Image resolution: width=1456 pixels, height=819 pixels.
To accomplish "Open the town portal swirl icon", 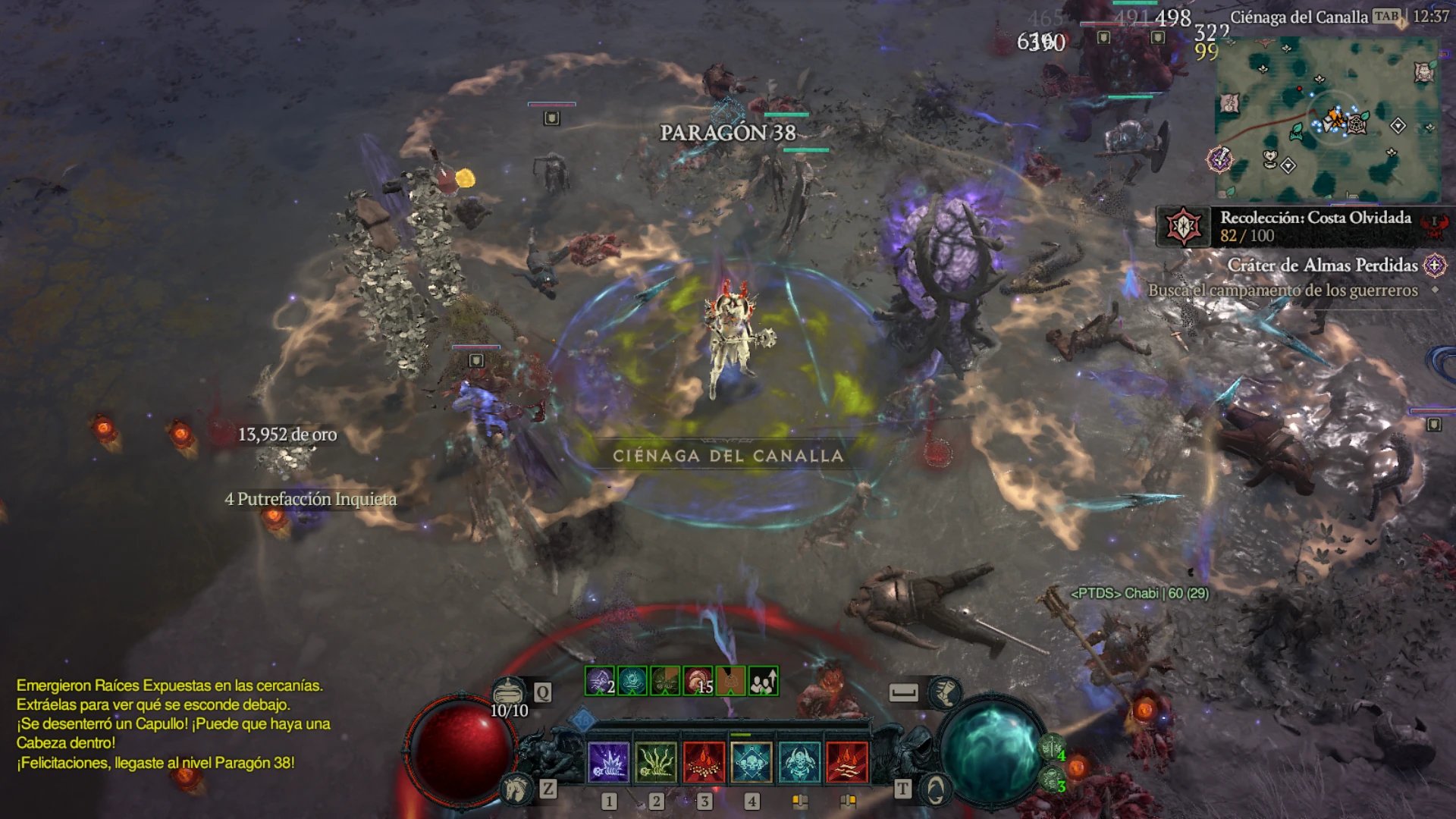I will (935, 790).
